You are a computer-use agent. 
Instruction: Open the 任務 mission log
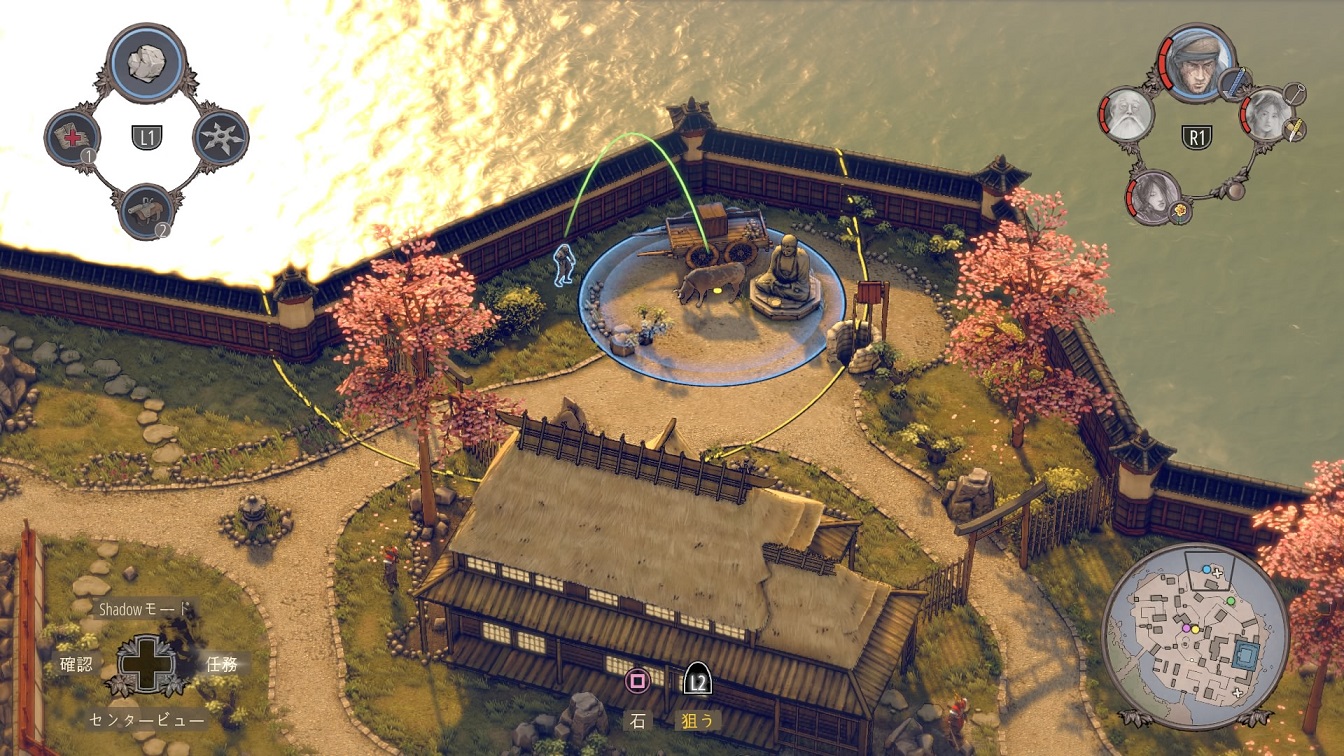click(x=221, y=662)
